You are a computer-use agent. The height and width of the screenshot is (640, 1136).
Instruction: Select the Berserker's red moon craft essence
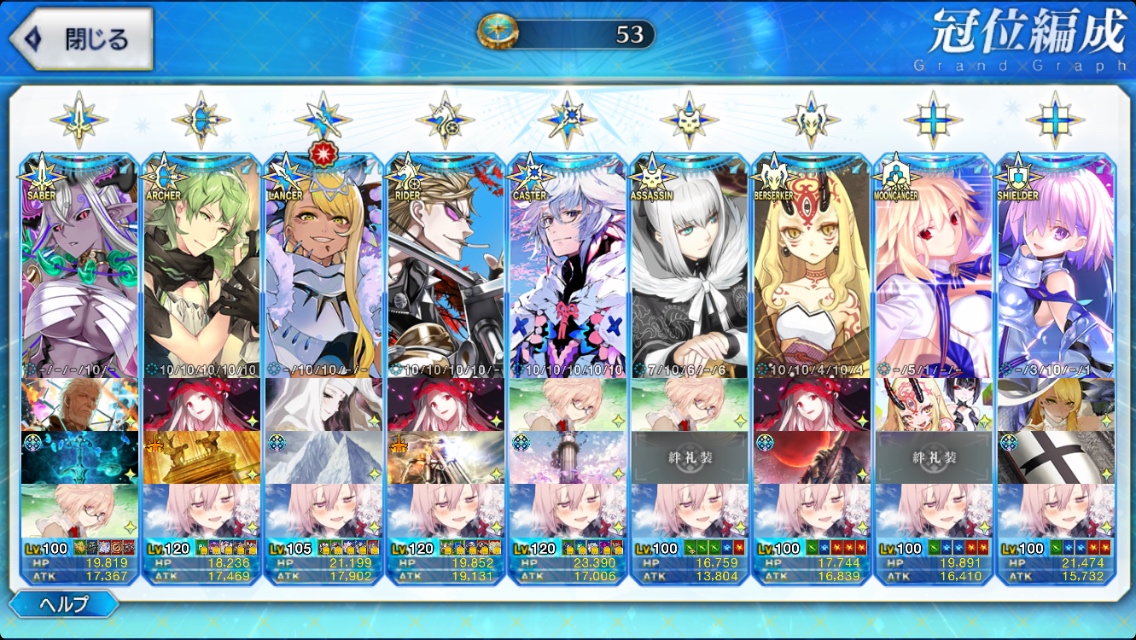[x=812, y=457]
